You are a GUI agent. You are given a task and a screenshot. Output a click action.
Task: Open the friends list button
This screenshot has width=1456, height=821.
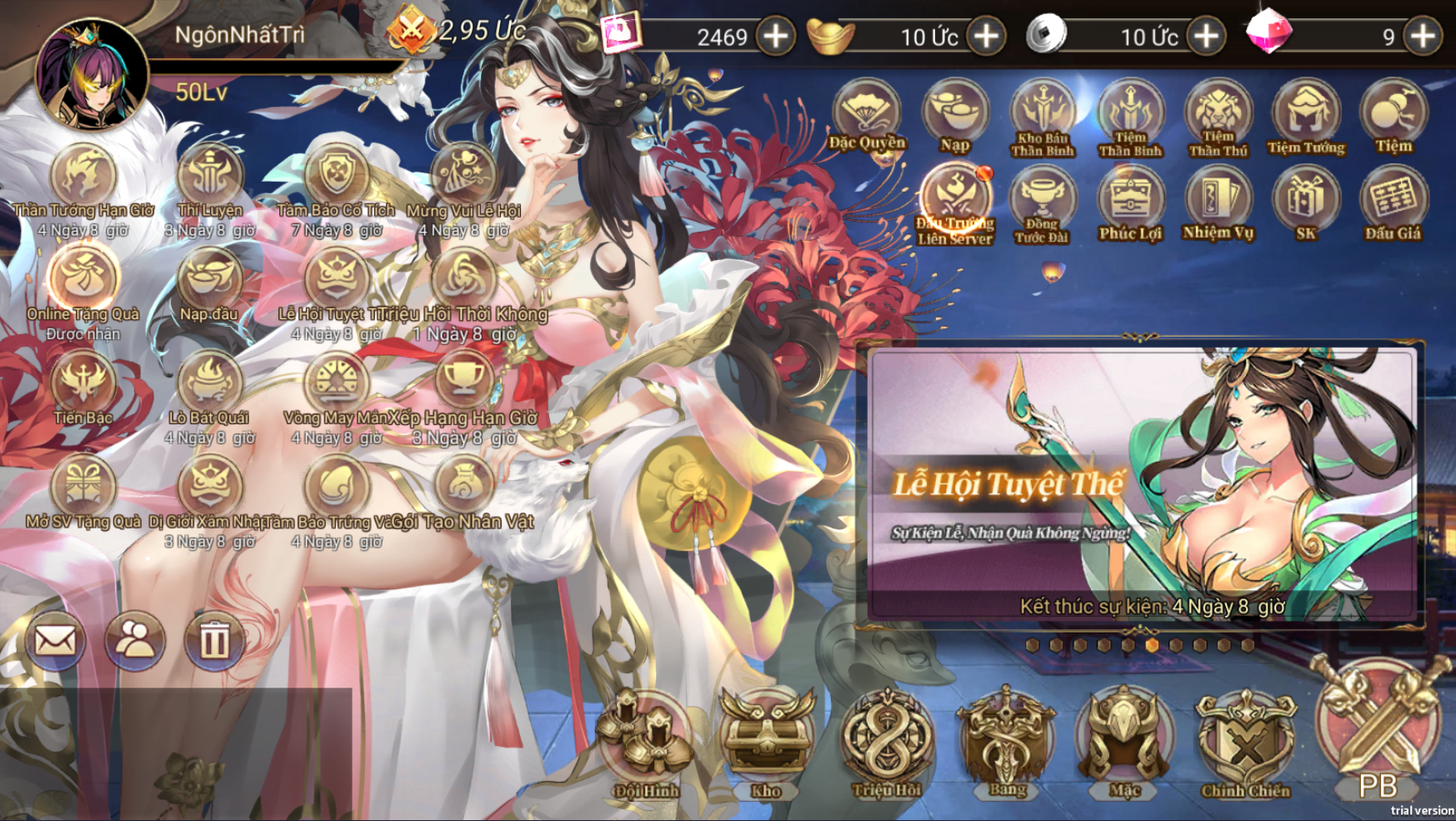pos(134,640)
